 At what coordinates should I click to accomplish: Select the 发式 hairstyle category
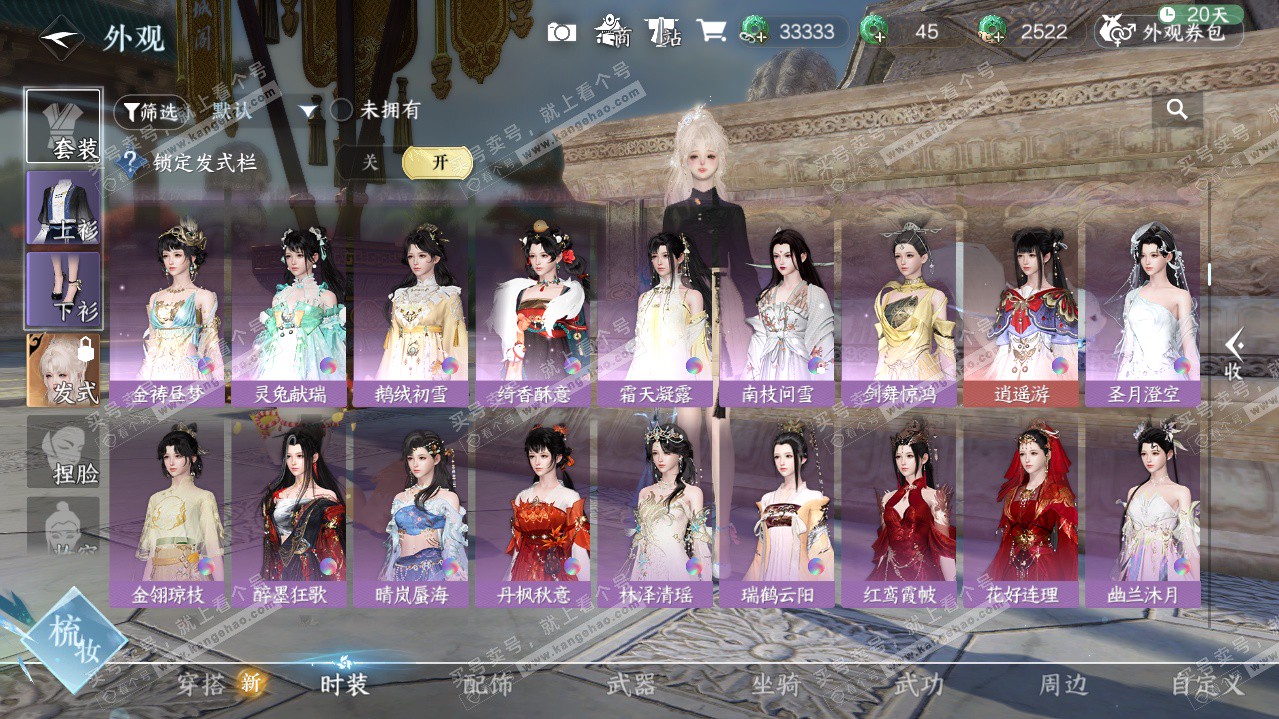(x=64, y=370)
